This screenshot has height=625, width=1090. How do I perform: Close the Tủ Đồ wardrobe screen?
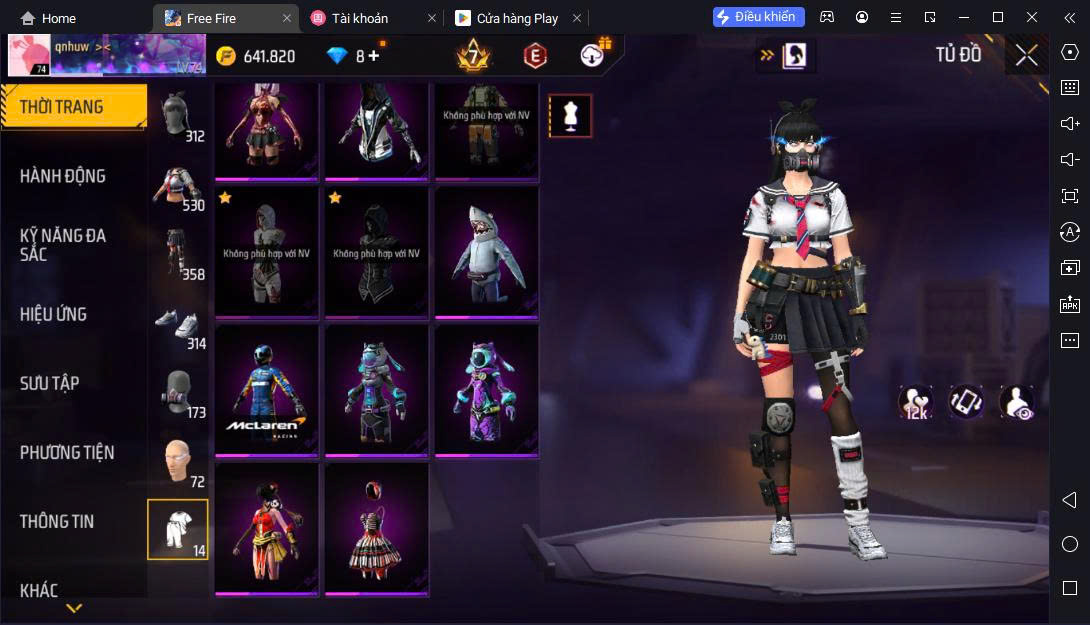click(1026, 55)
